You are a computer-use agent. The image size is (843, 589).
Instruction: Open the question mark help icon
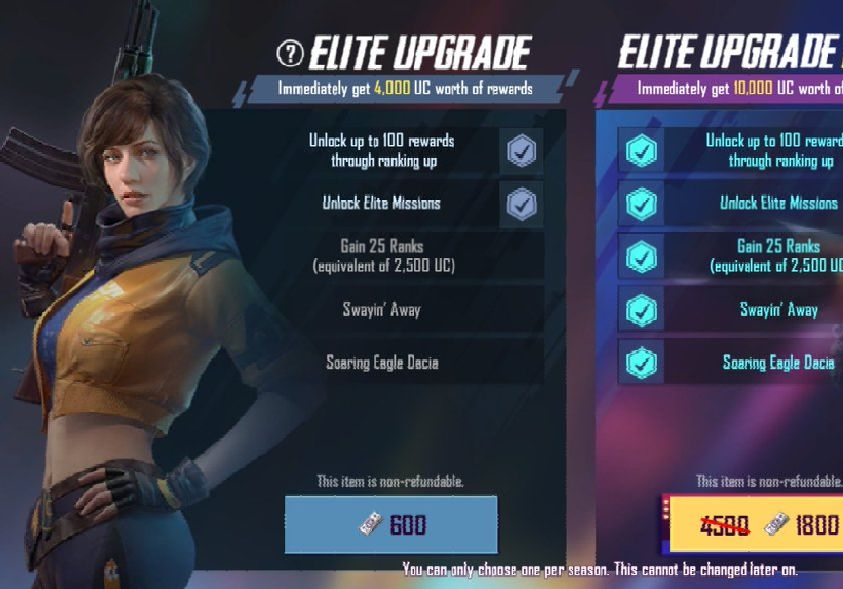[x=290, y=53]
